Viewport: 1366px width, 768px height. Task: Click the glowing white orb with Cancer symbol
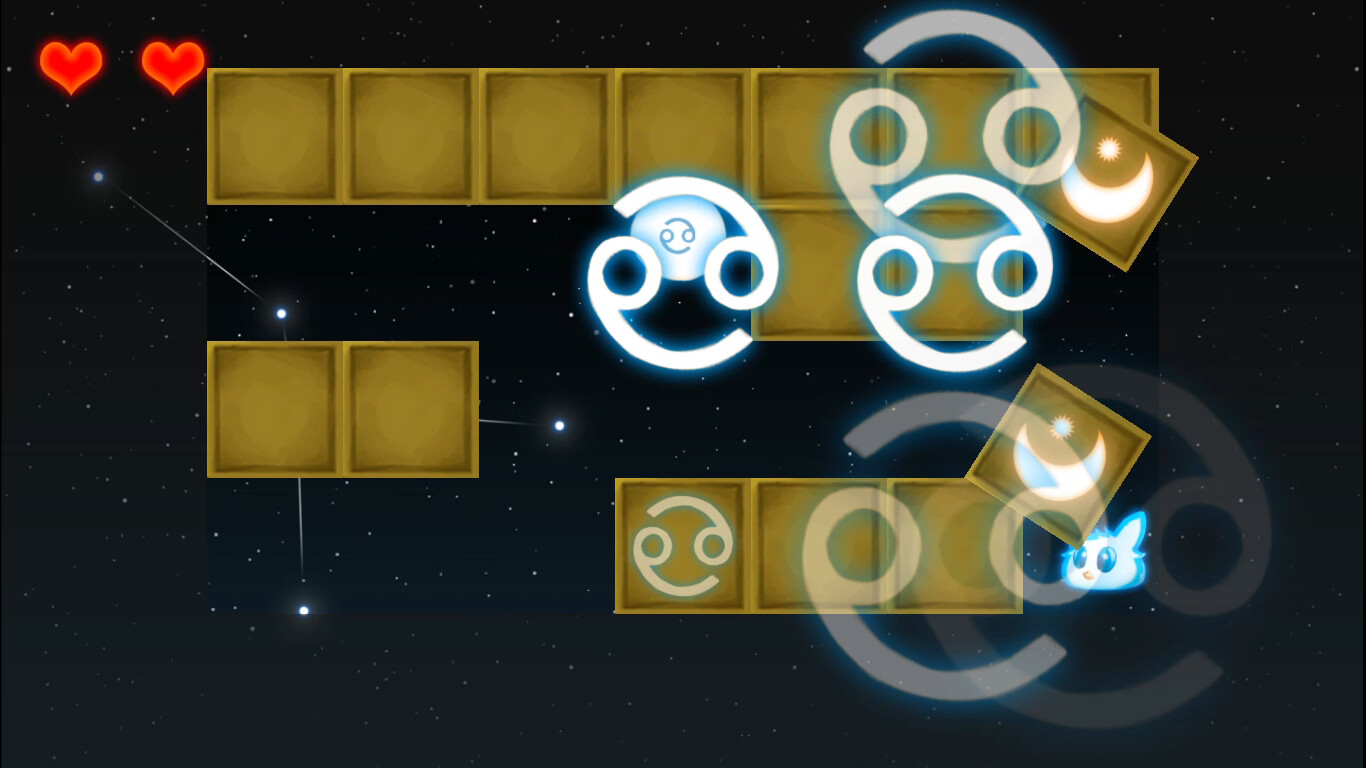(x=680, y=240)
